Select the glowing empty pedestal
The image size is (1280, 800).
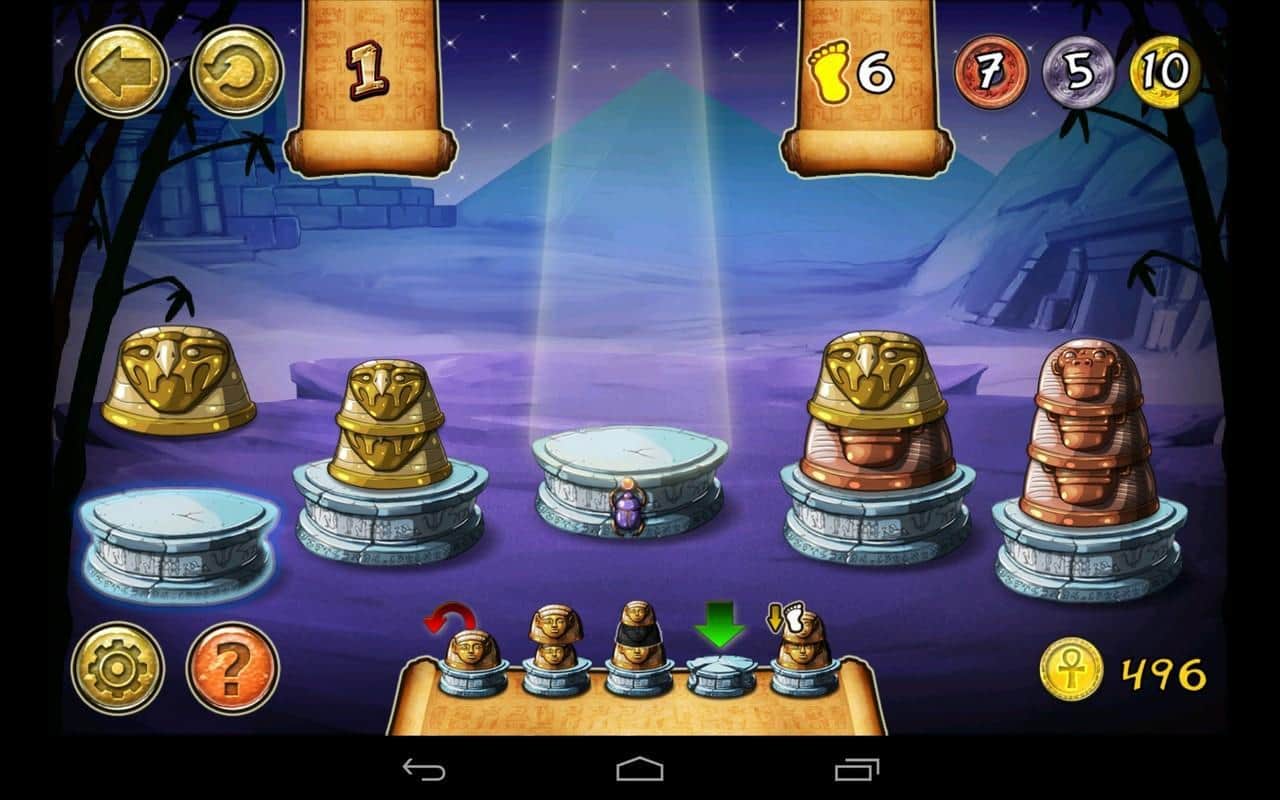click(x=178, y=540)
